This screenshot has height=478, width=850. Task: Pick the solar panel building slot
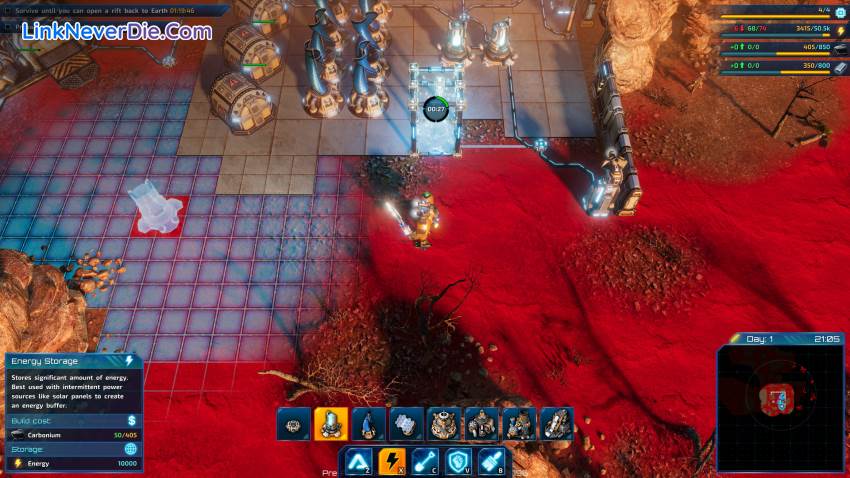coord(407,424)
